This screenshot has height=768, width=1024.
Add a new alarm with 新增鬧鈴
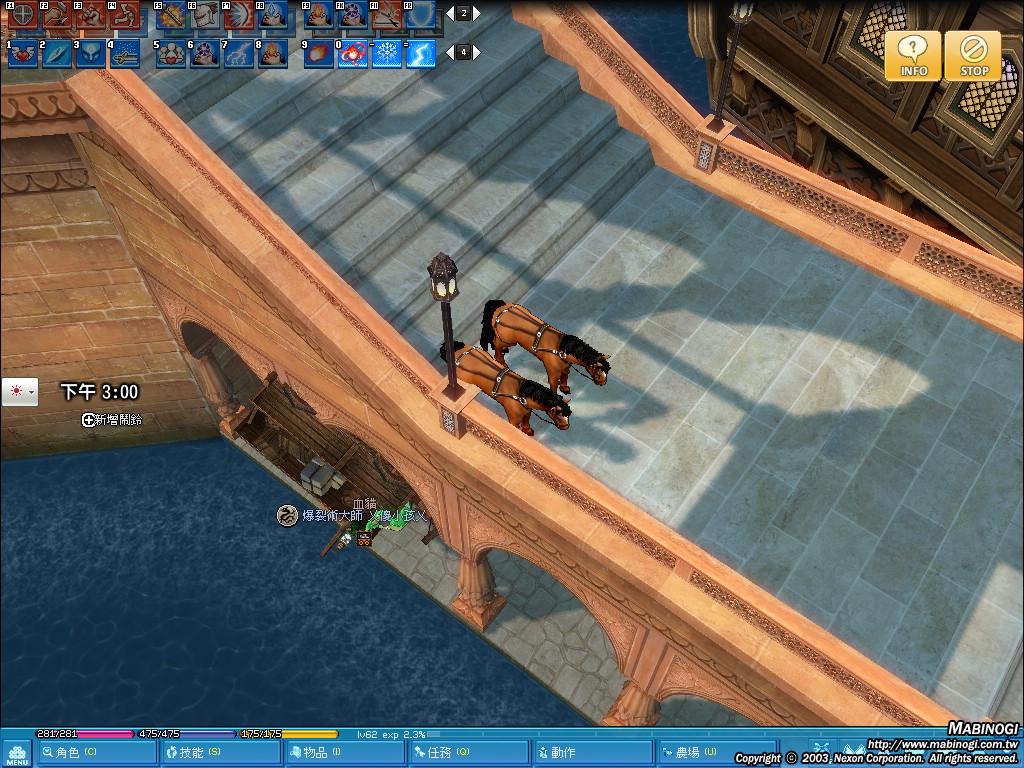112,420
